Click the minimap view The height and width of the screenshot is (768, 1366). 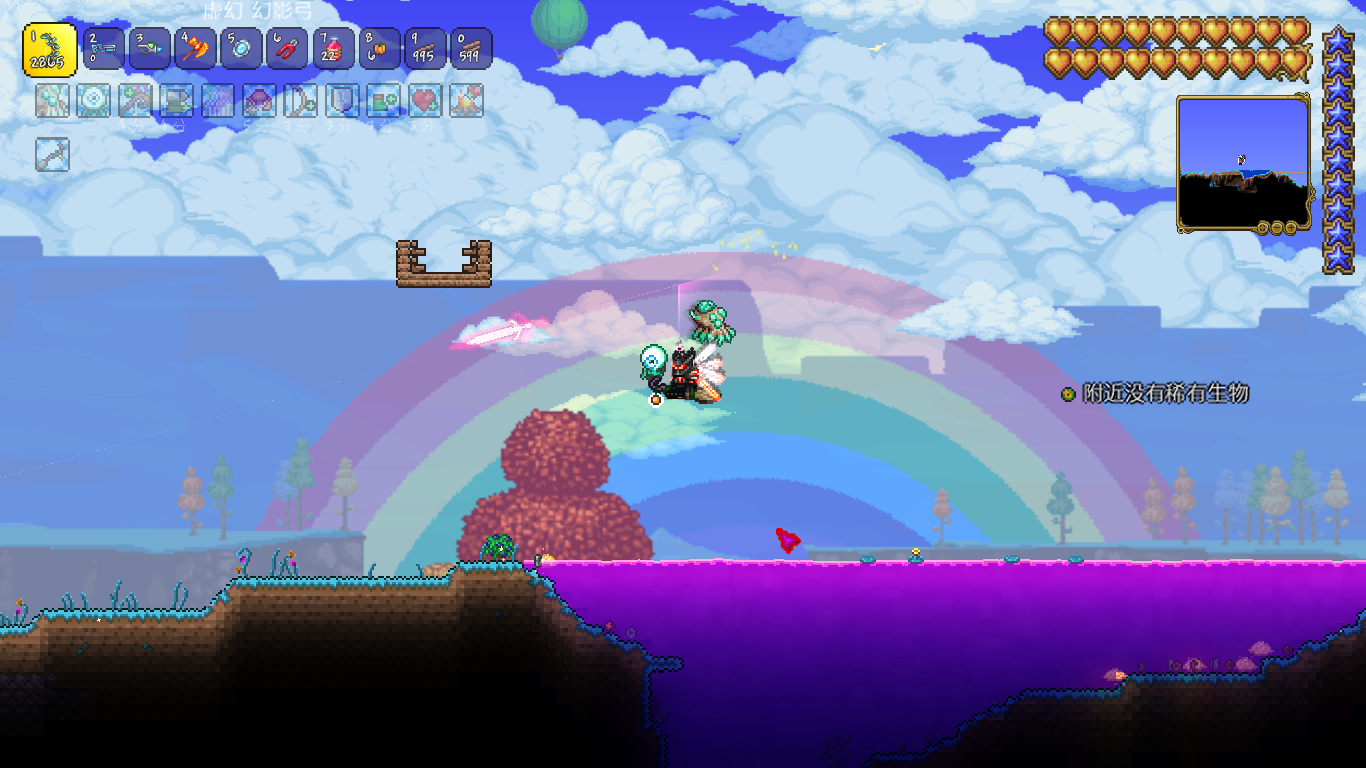1243,162
